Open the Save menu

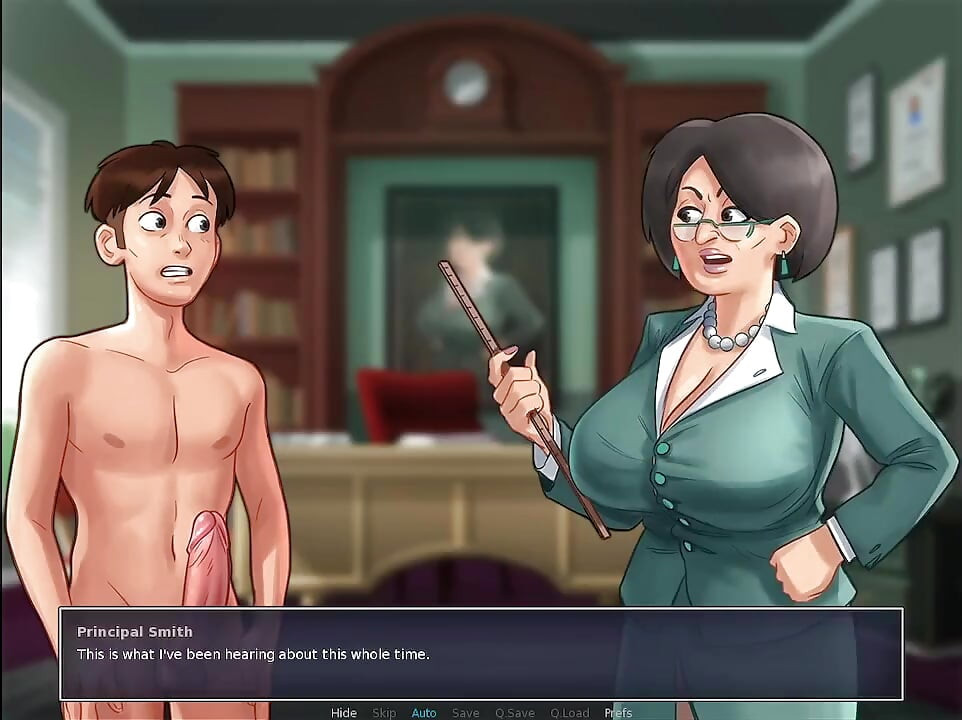coord(465,712)
